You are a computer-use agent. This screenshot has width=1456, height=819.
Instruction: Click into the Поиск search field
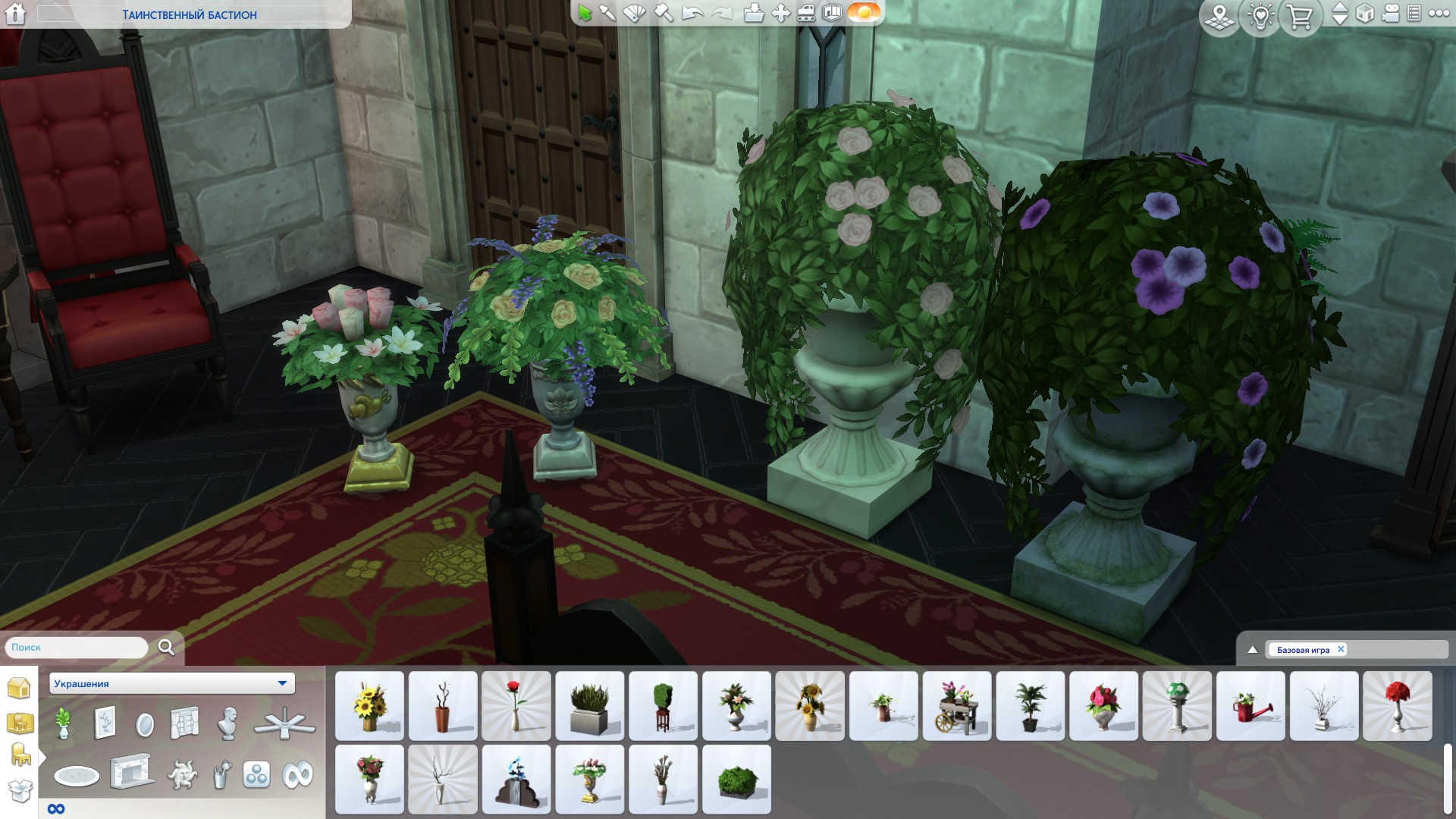click(x=76, y=648)
